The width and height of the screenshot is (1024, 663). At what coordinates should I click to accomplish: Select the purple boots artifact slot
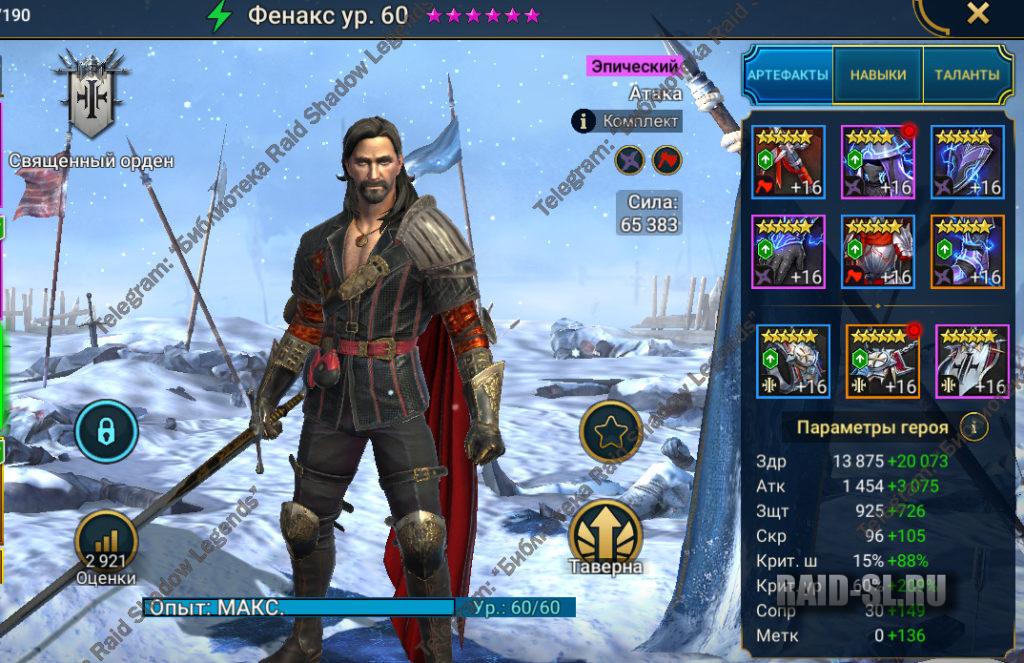point(966,252)
